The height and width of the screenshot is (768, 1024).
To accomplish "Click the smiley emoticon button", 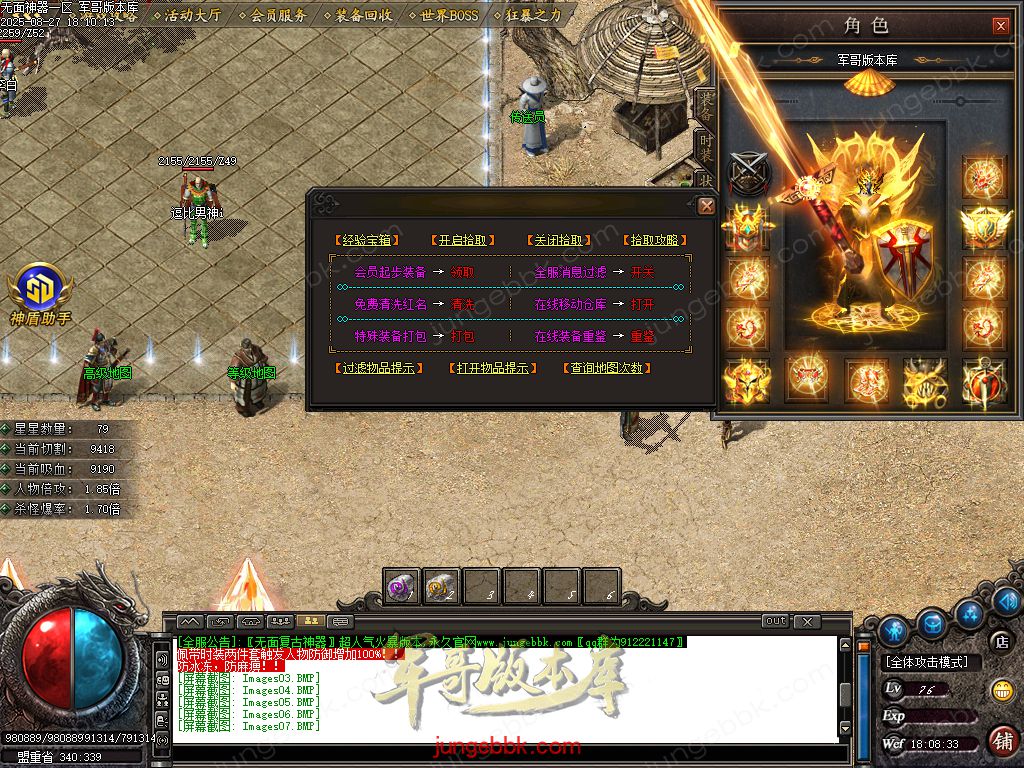I will pyautogui.click(x=1001, y=690).
